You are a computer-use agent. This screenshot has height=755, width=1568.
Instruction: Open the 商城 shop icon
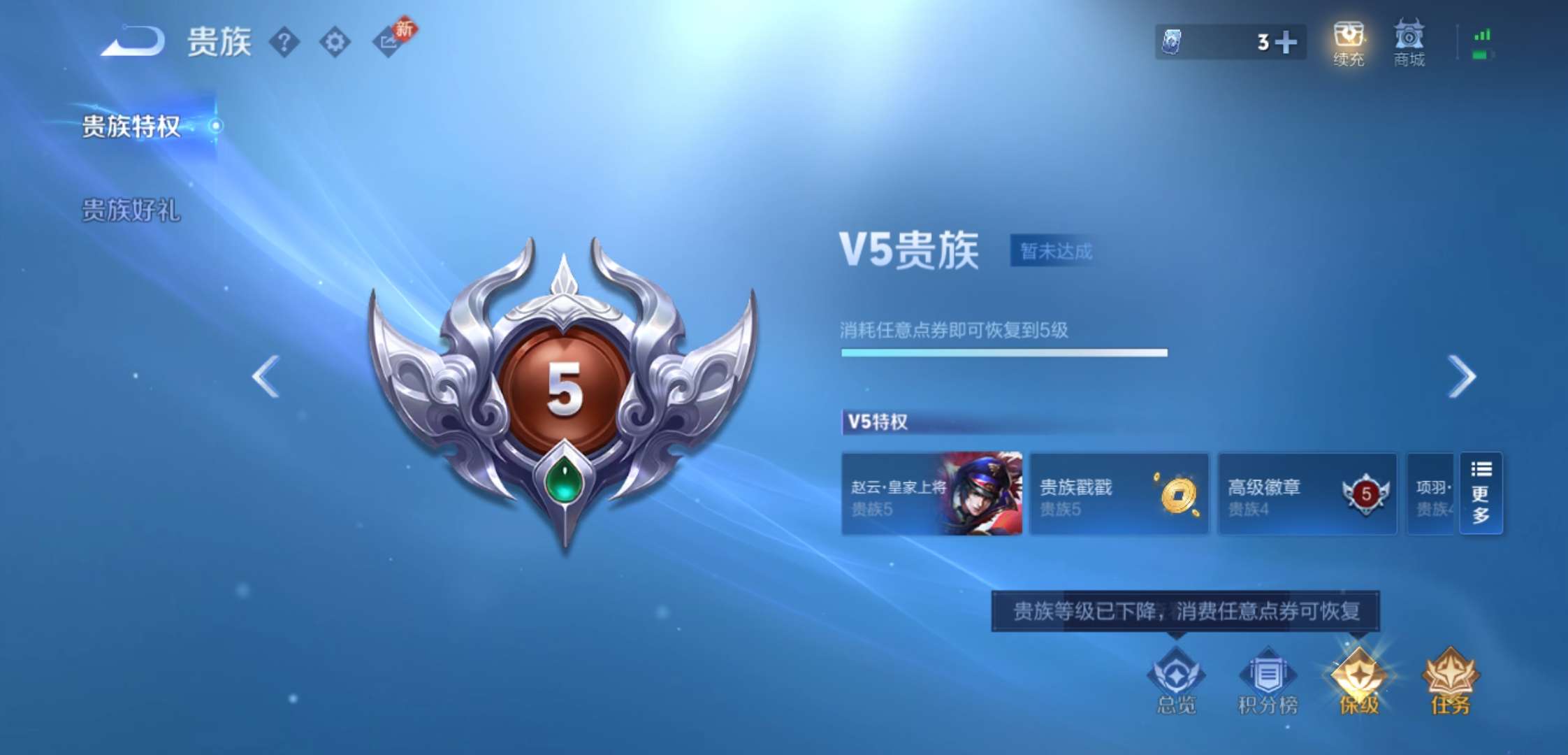[x=1409, y=43]
